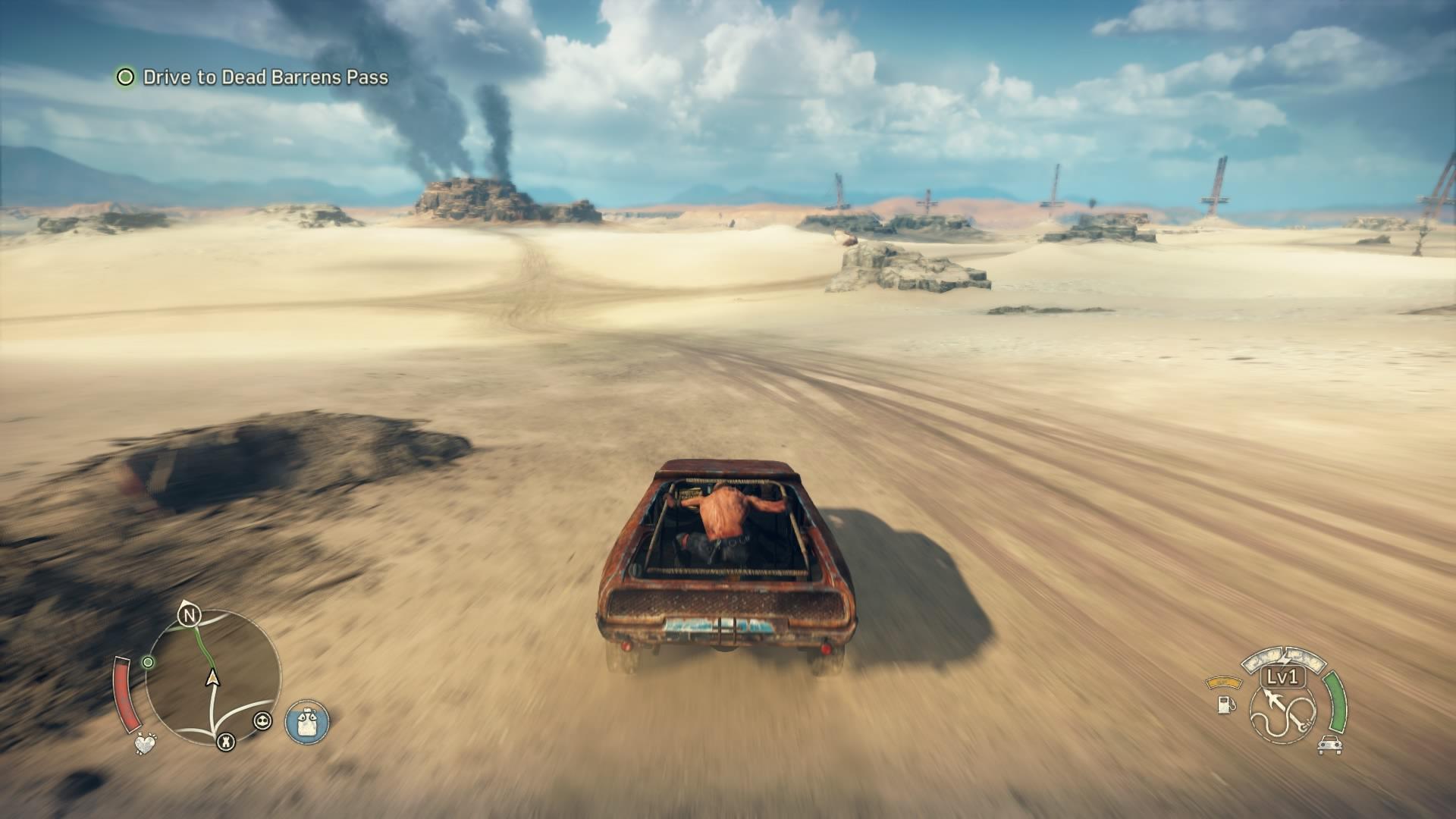Select the car condition icon
The height and width of the screenshot is (819, 1456).
(x=1329, y=745)
